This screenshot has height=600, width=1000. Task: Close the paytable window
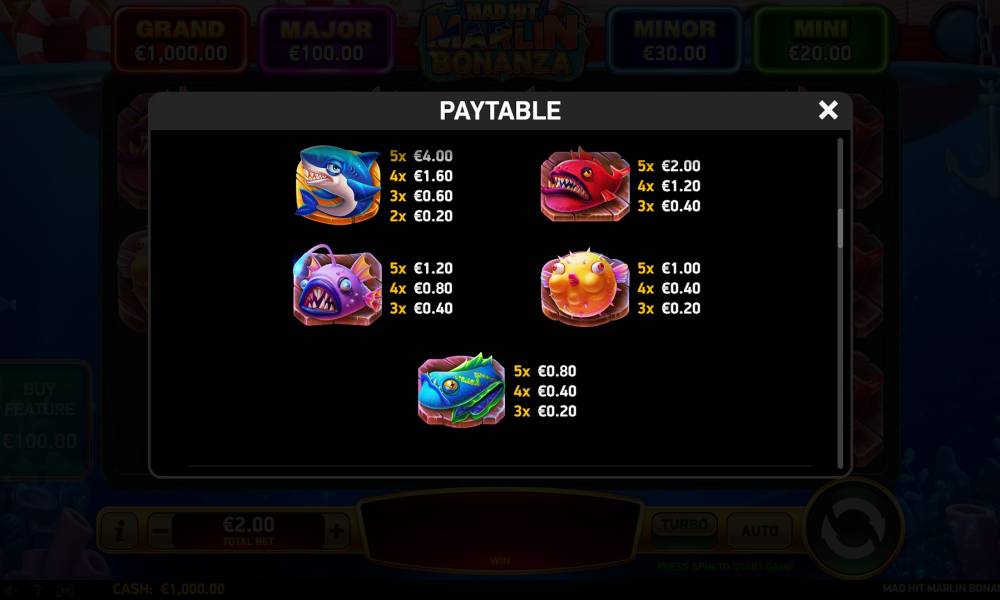(828, 110)
